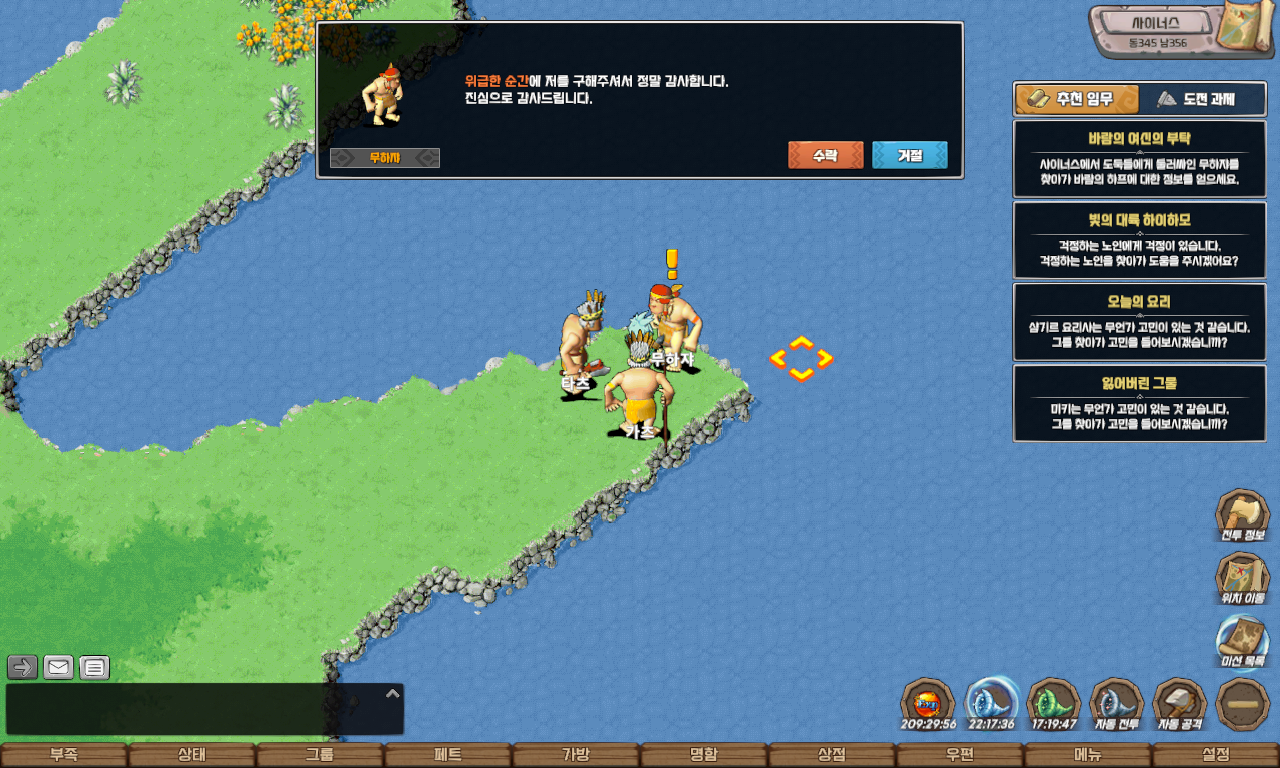
Task: Open the 오늘의 요리 quest entry
Action: pyautogui.click(x=1139, y=321)
